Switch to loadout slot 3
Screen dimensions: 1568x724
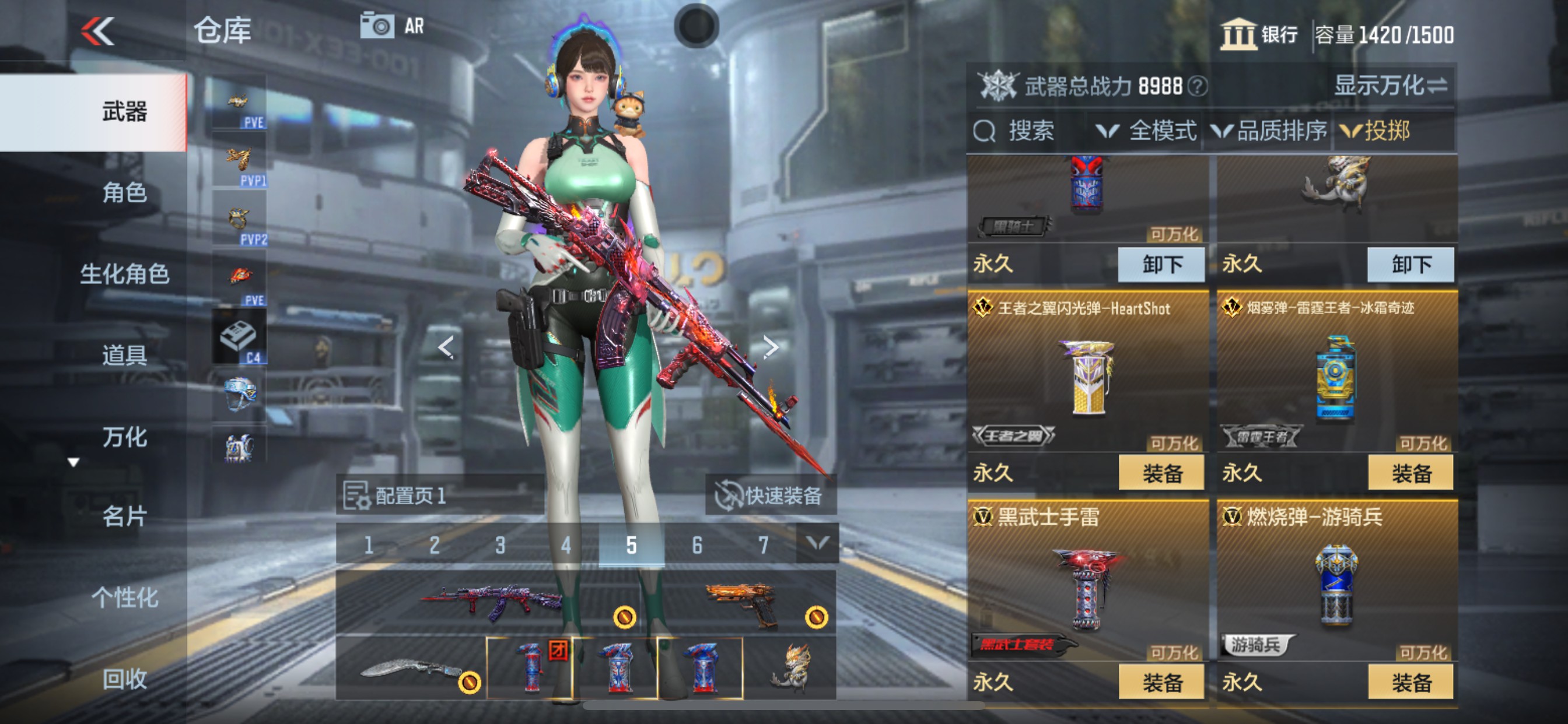tap(500, 544)
